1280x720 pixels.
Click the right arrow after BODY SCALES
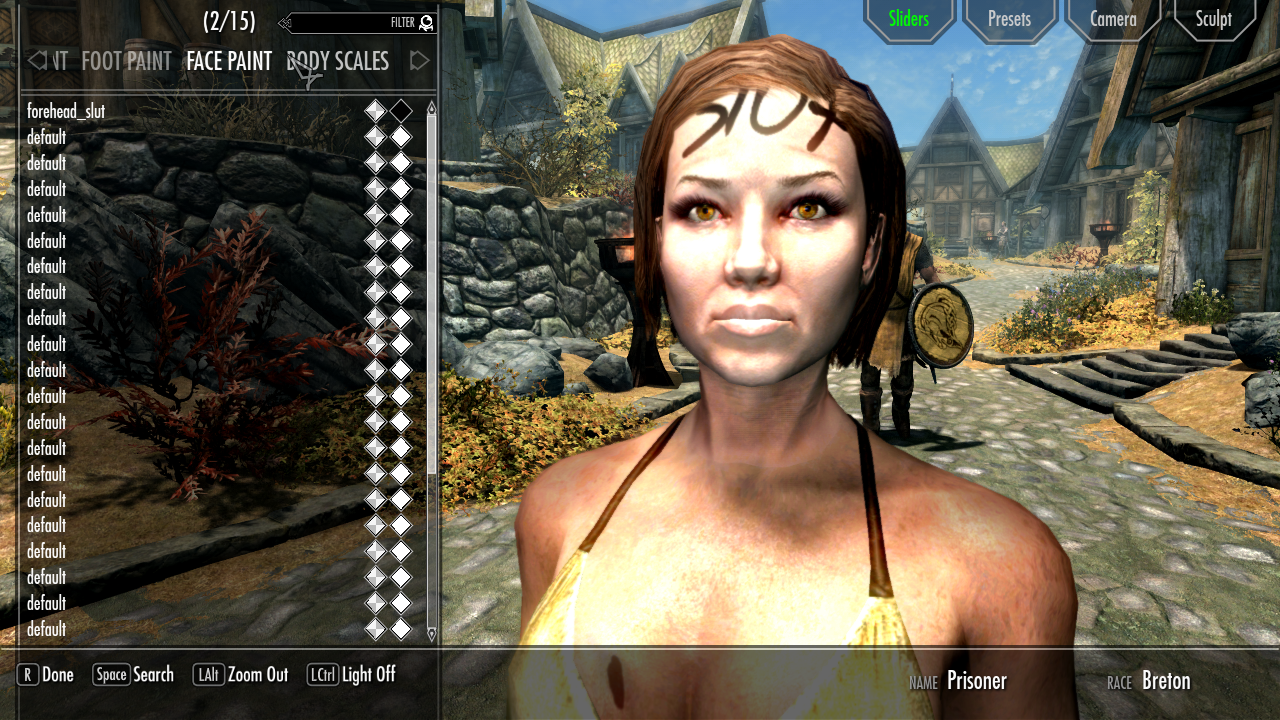click(419, 61)
